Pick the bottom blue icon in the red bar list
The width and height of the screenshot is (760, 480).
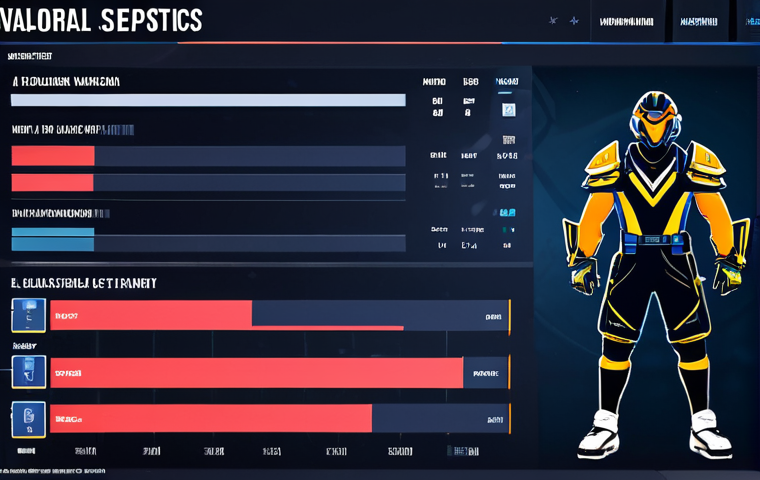click(x=28, y=420)
